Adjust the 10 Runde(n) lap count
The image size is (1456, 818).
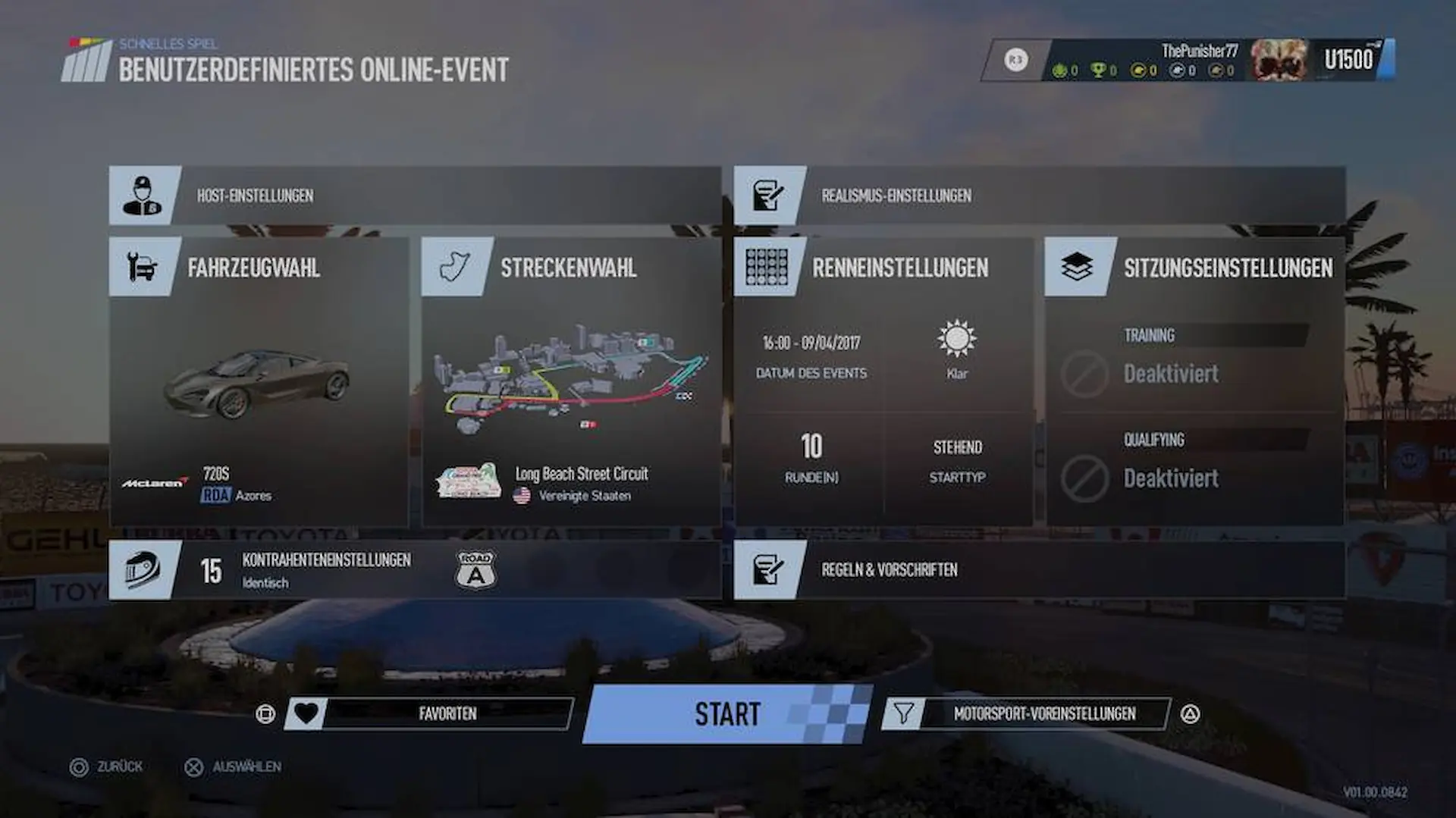pyautogui.click(x=811, y=458)
